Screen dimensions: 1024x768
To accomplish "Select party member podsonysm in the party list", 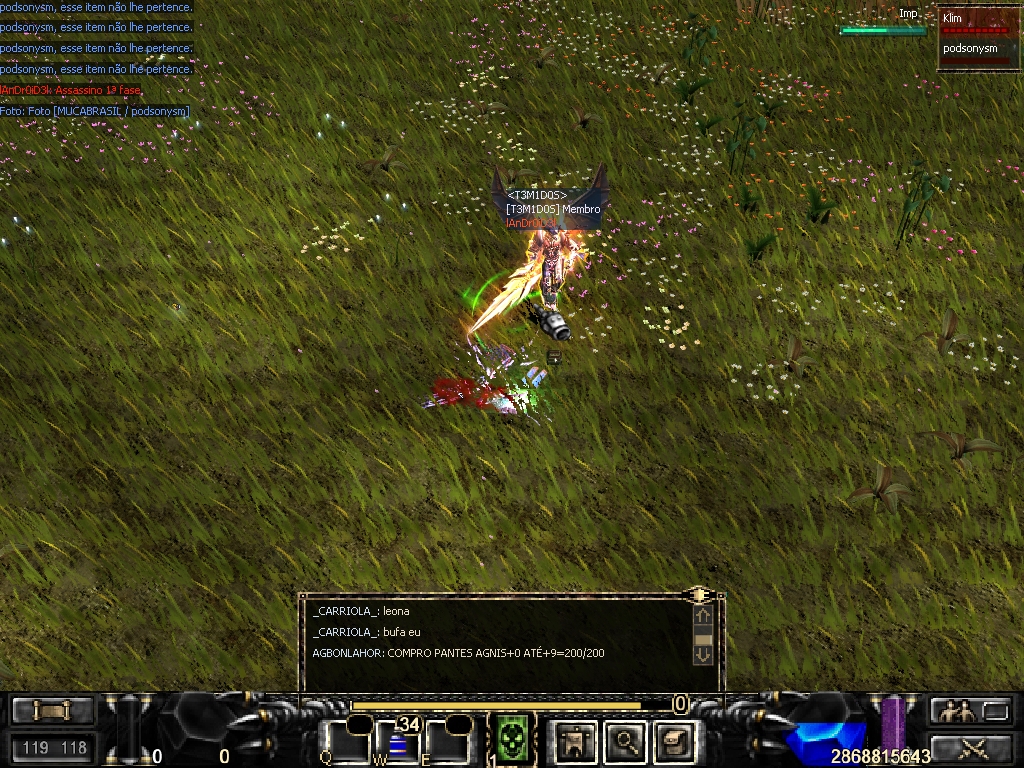I will point(970,48).
